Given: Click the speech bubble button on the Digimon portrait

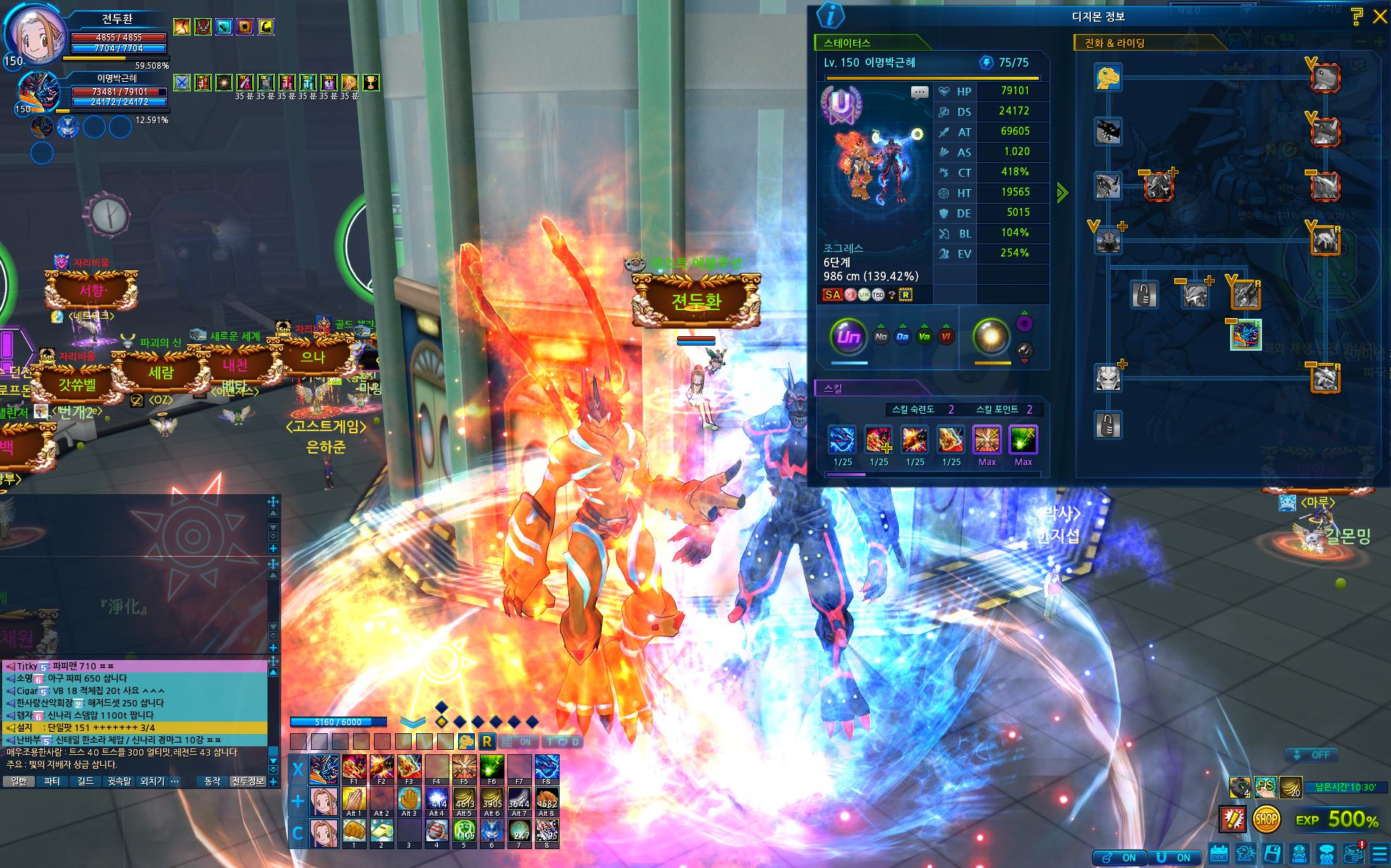Looking at the screenshot, I should (919, 92).
